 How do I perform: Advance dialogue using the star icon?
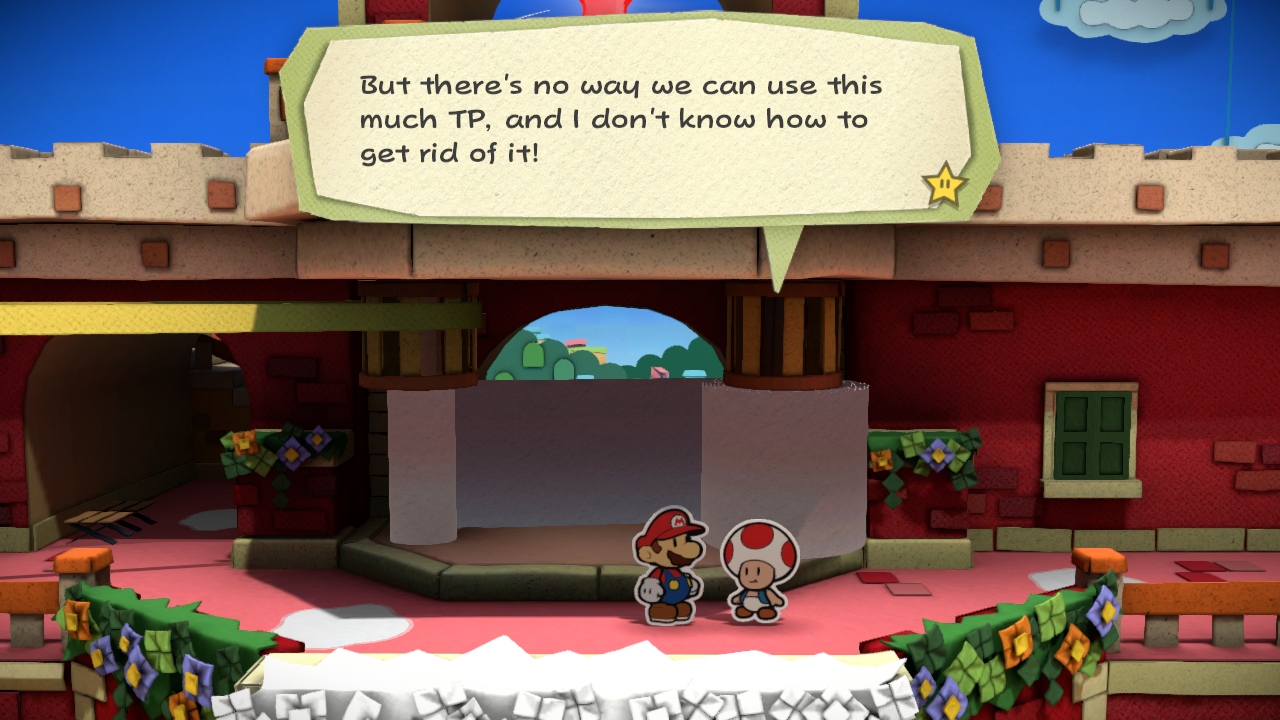[x=944, y=184]
